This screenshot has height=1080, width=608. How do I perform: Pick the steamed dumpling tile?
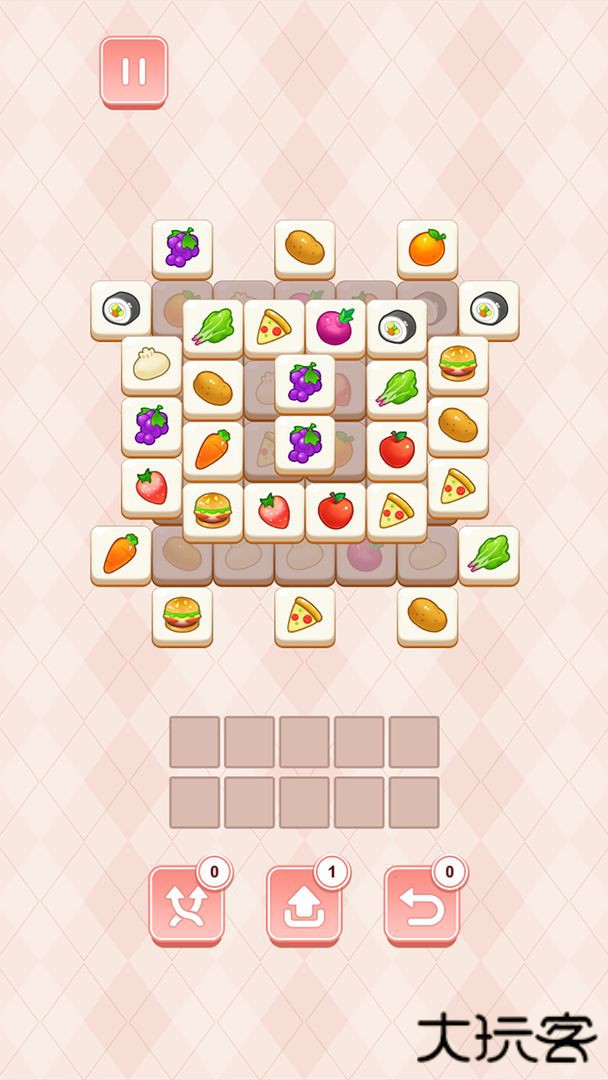(151, 364)
